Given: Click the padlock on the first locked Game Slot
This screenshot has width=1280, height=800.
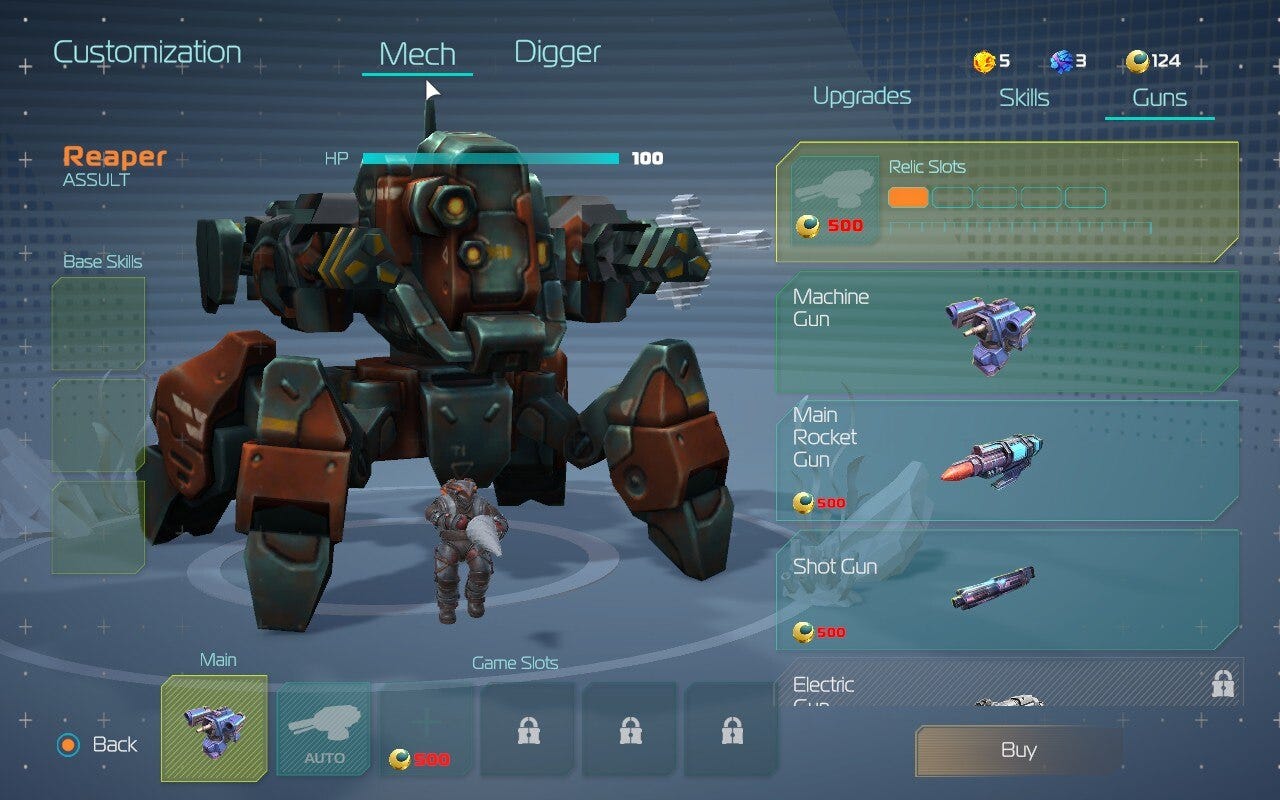Looking at the screenshot, I should tap(527, 731).
